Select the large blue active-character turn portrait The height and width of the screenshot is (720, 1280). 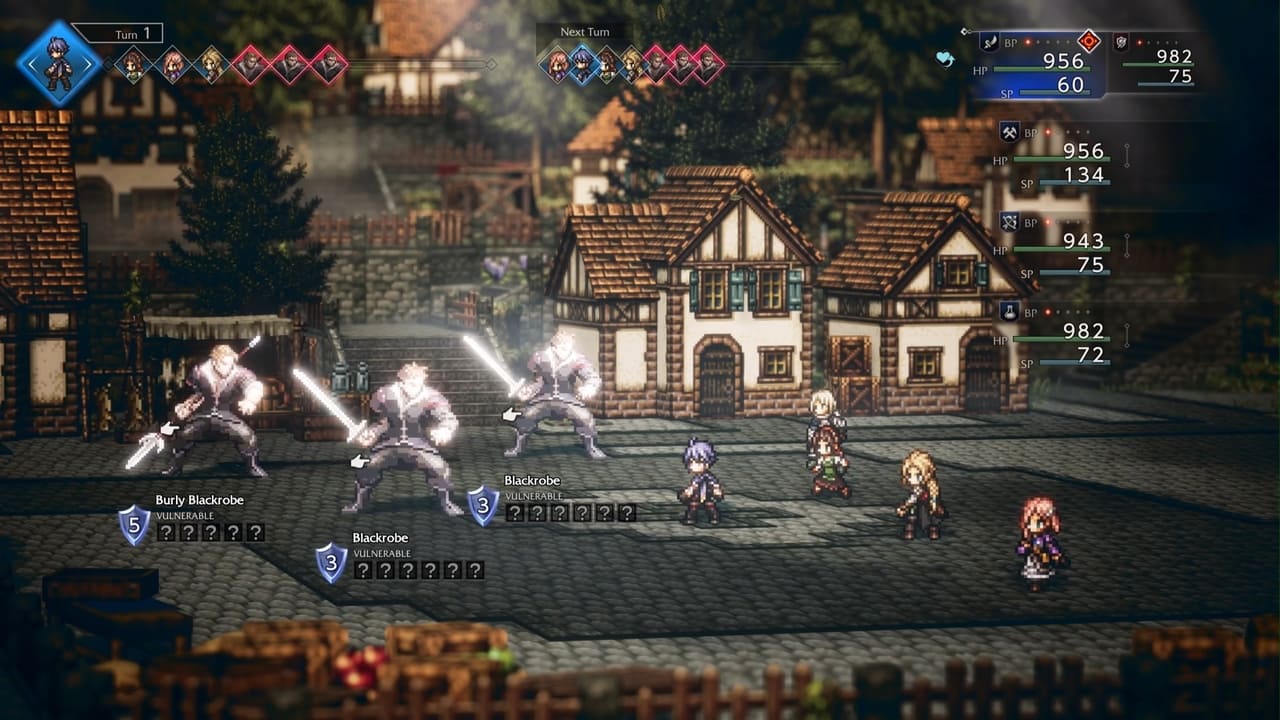59,64
